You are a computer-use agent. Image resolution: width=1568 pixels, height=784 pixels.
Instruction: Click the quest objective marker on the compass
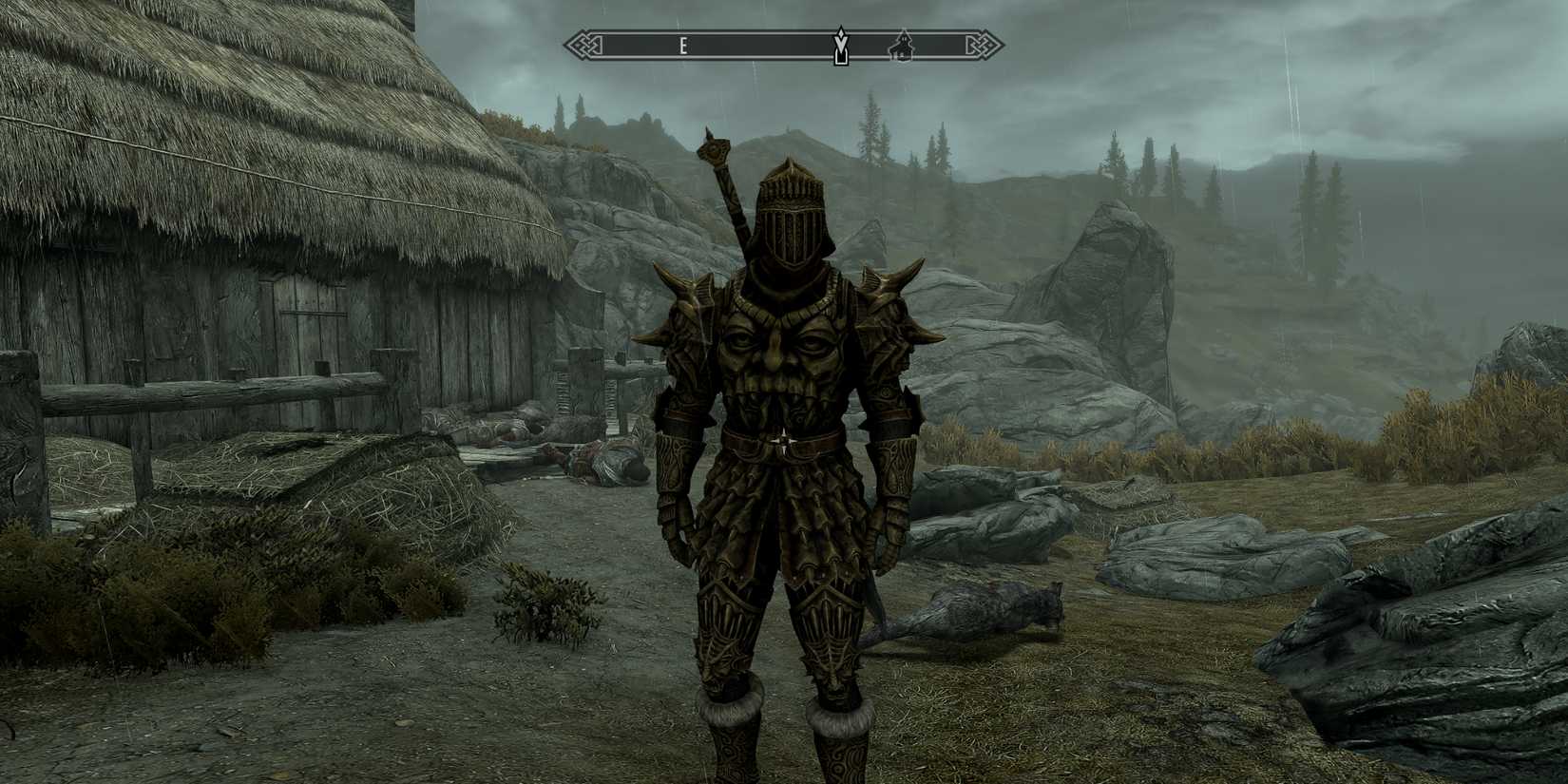[x=840, y=45]
